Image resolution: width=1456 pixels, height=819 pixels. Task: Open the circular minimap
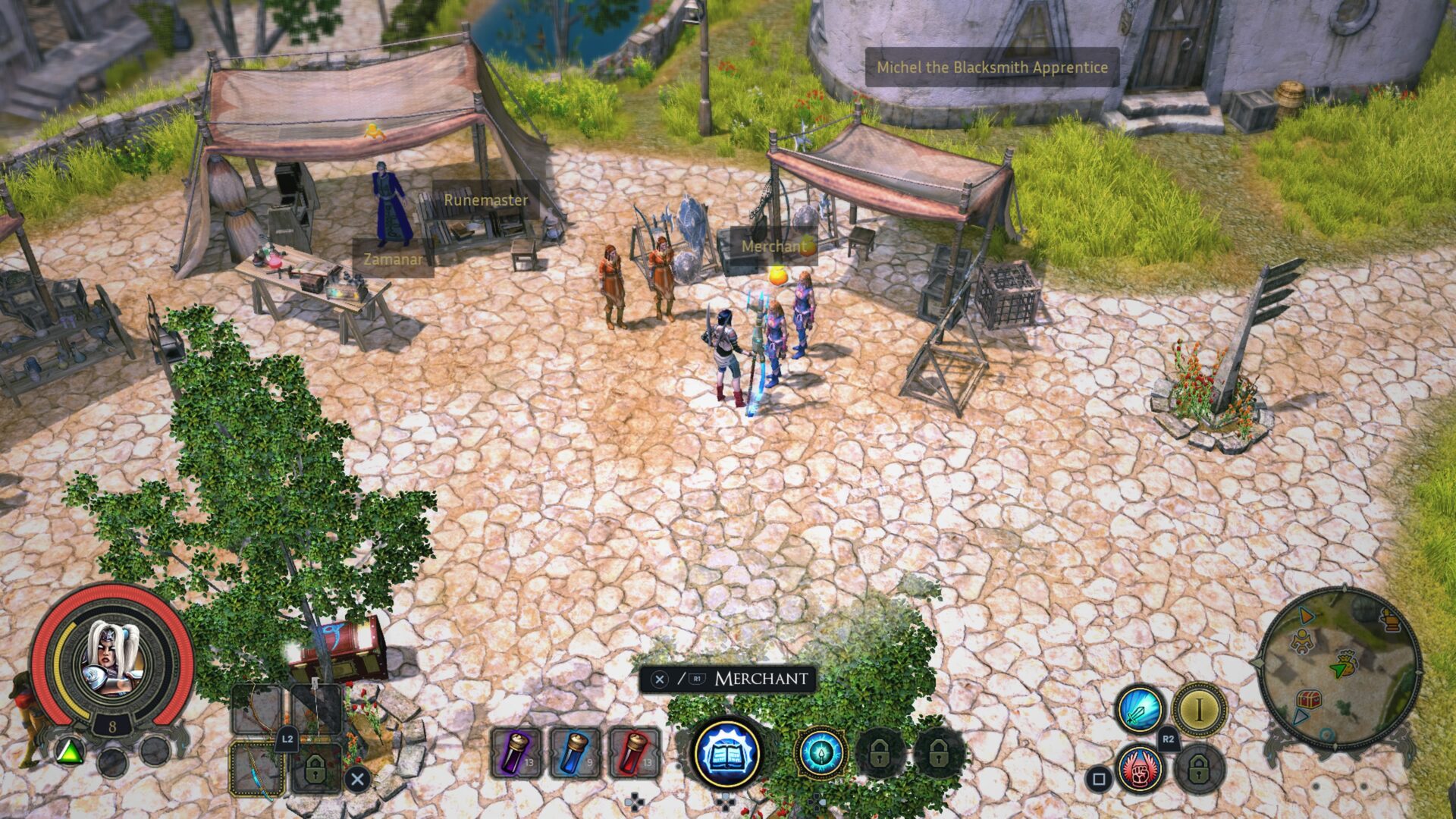[x=1339, y=669]
